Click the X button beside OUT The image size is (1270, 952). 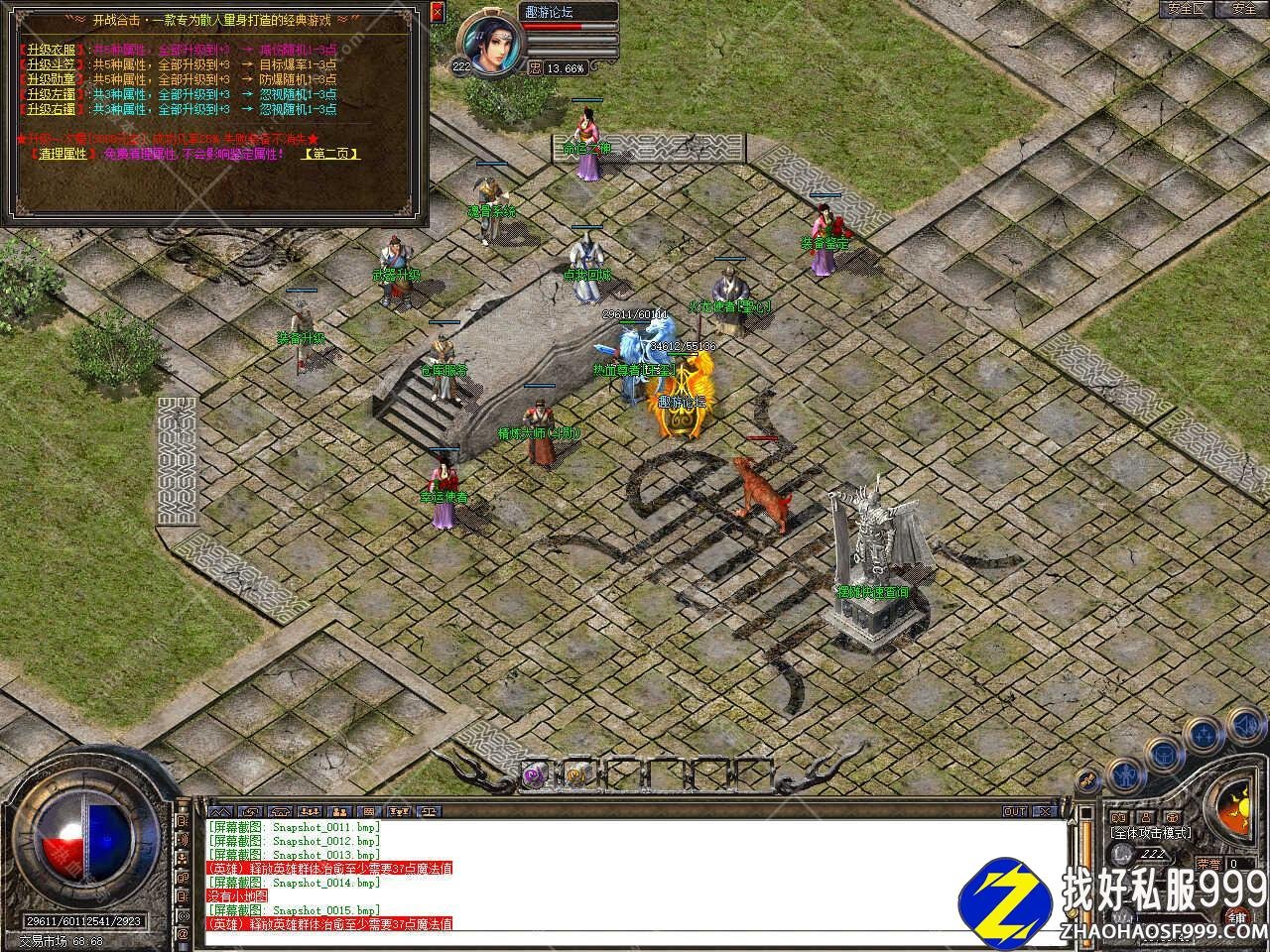1043,811
